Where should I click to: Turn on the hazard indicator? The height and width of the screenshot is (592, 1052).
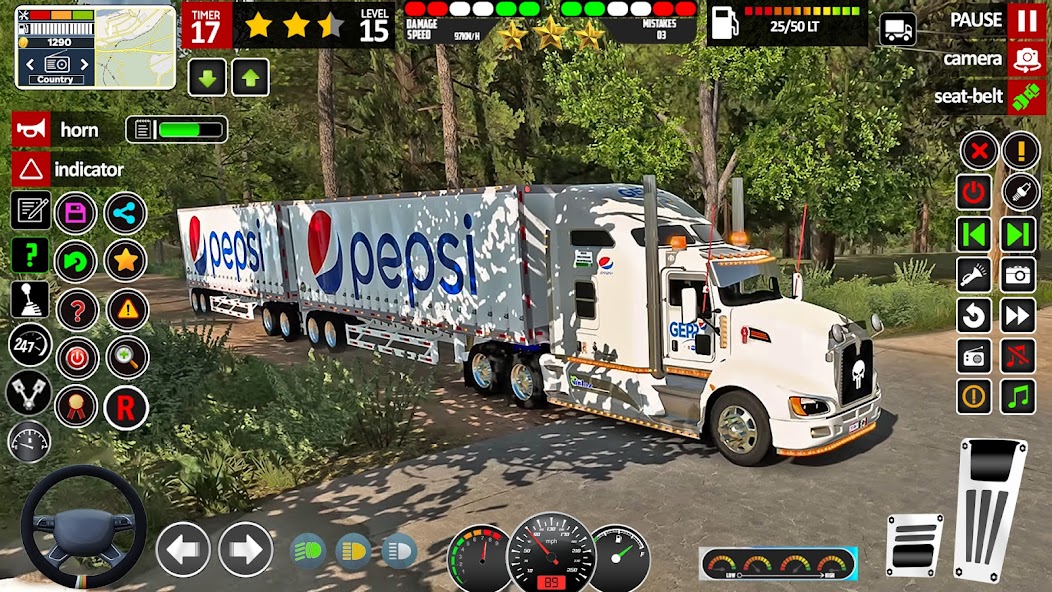coord(31,169)
